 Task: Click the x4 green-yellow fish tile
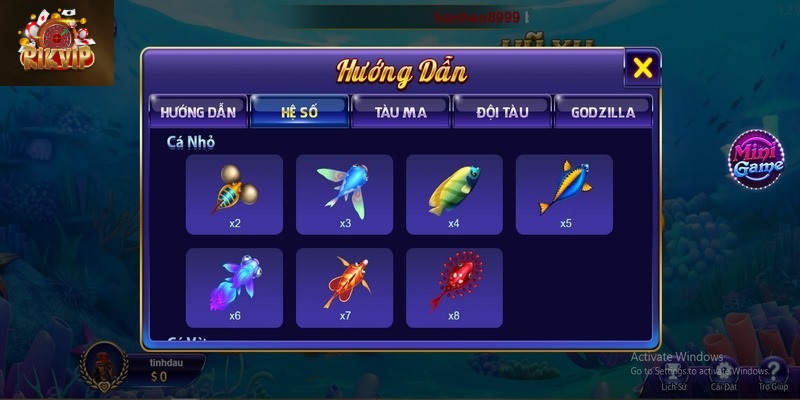(454, 194)
